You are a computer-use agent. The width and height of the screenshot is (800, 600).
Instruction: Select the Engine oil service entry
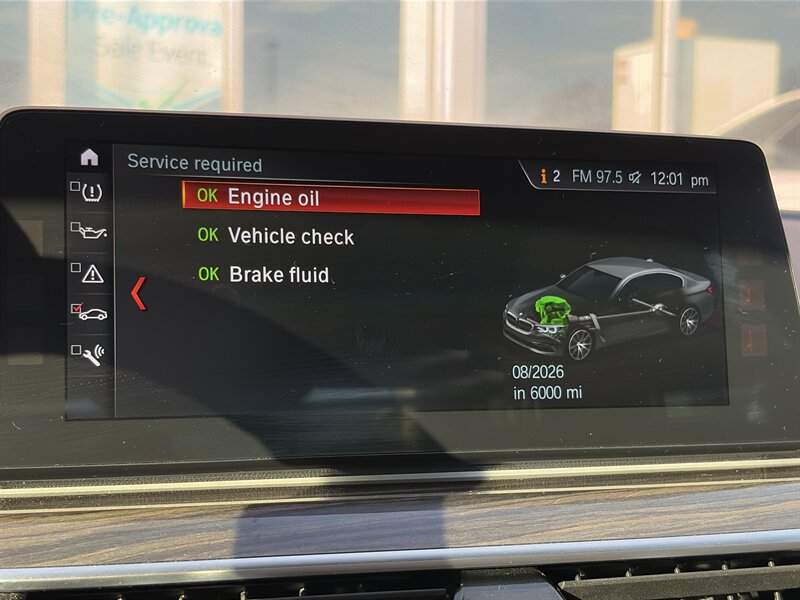[330, 197]
